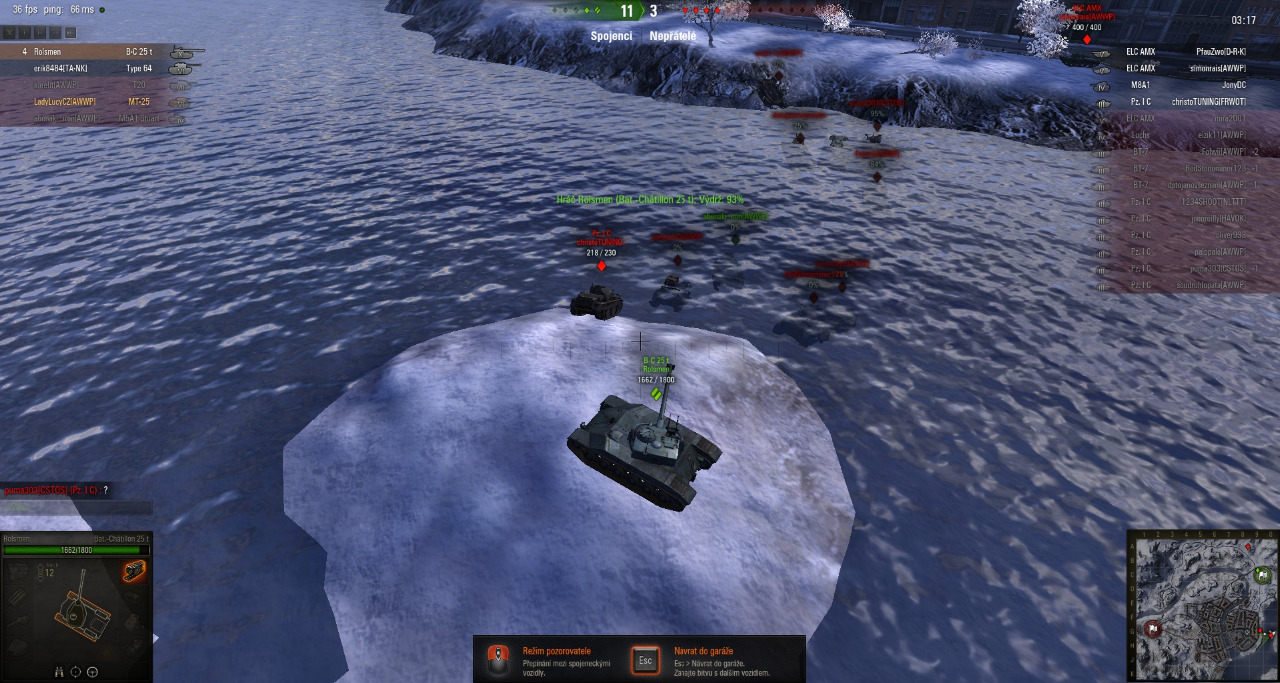The image size is (1280, 683).
Task: Select enemy PfauZwo's ELC AMX row
Action: point(1180,51)
